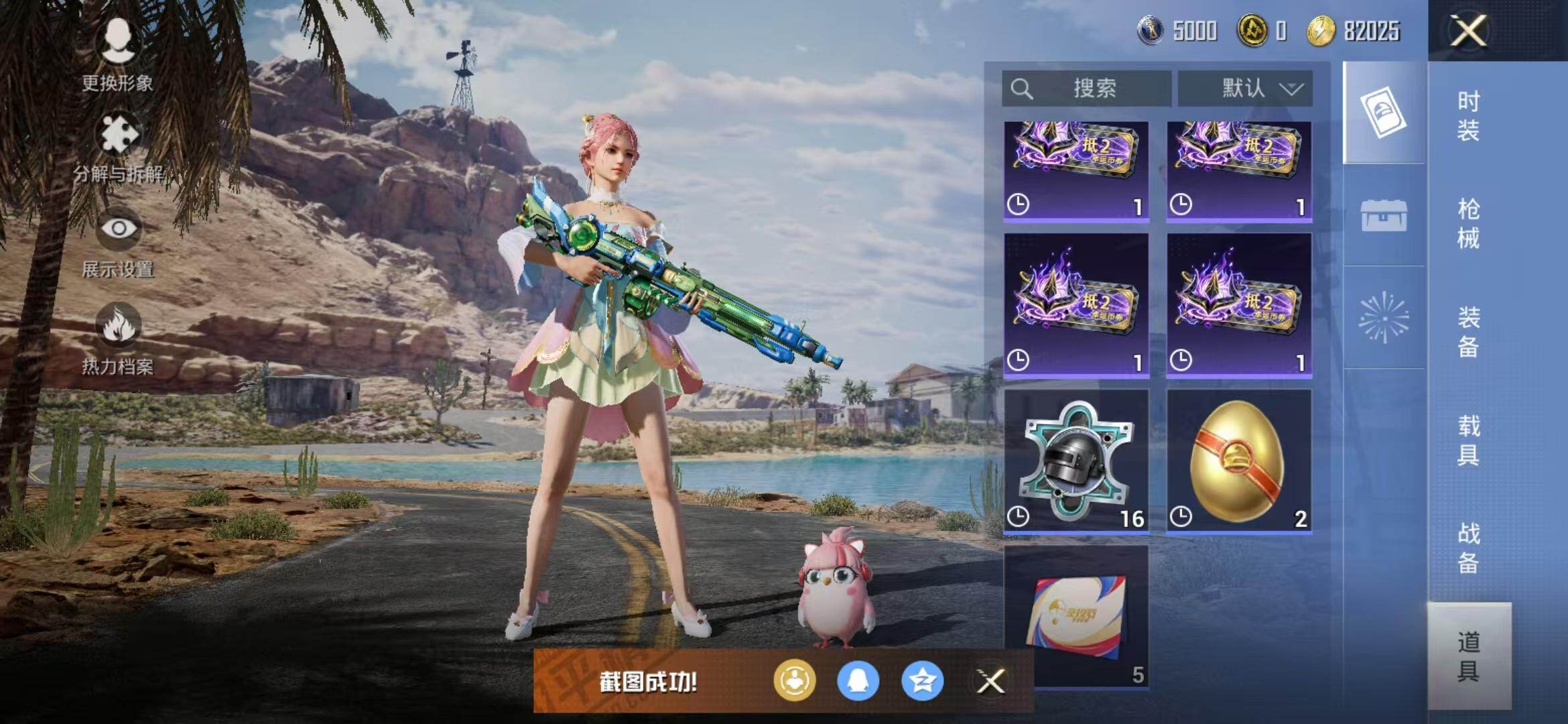Select the golden egg item
The image size is (1568, 724).
click(x=1239, y=461)
